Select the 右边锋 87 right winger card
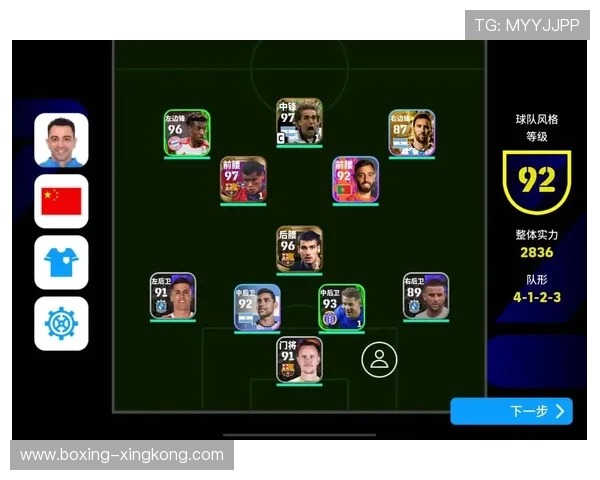The image size is (600, 480). pos(412,133)
